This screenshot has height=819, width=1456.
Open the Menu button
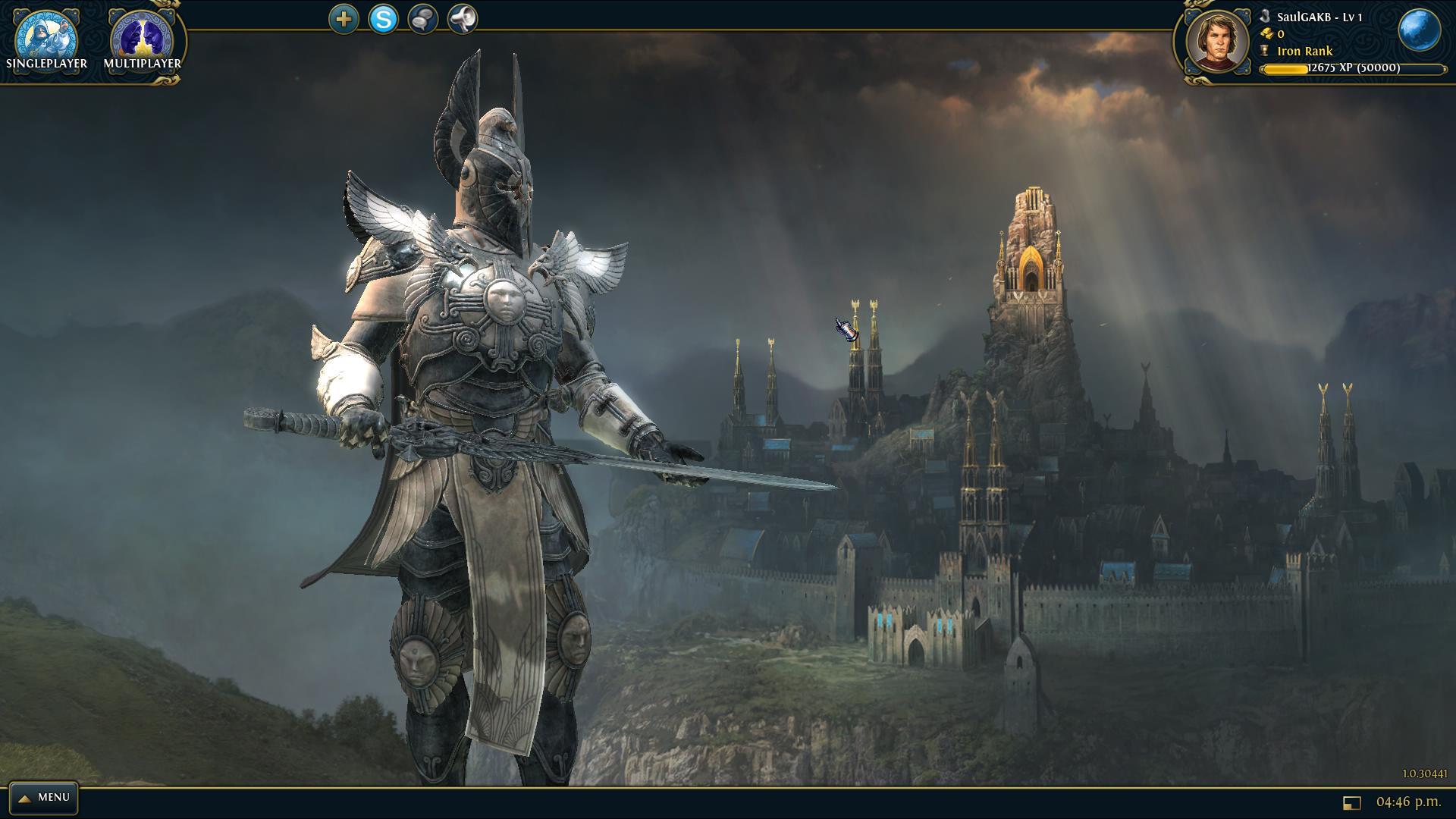point(44,798)
